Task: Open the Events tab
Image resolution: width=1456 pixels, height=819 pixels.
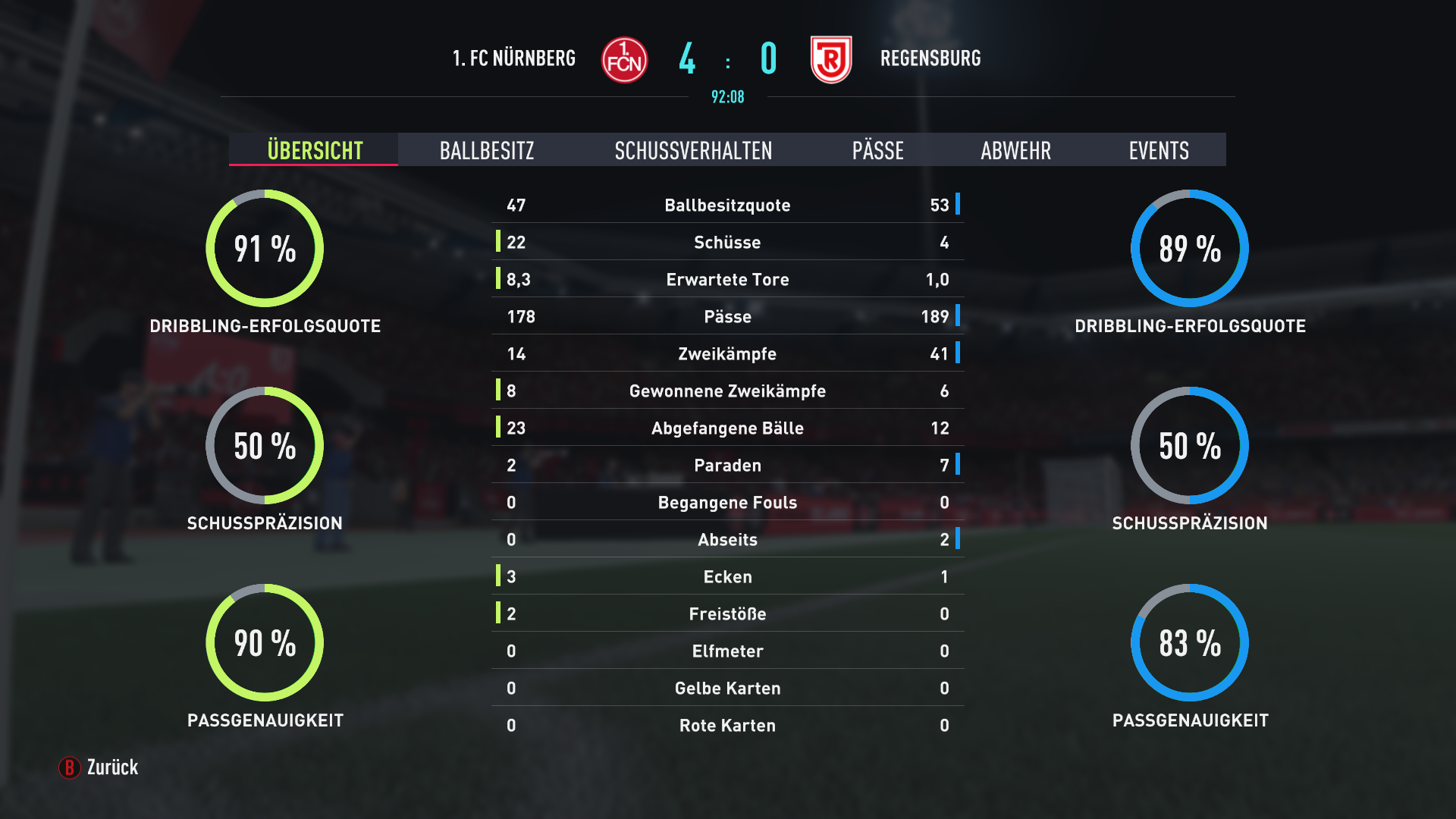Action: coord(1158,150)
